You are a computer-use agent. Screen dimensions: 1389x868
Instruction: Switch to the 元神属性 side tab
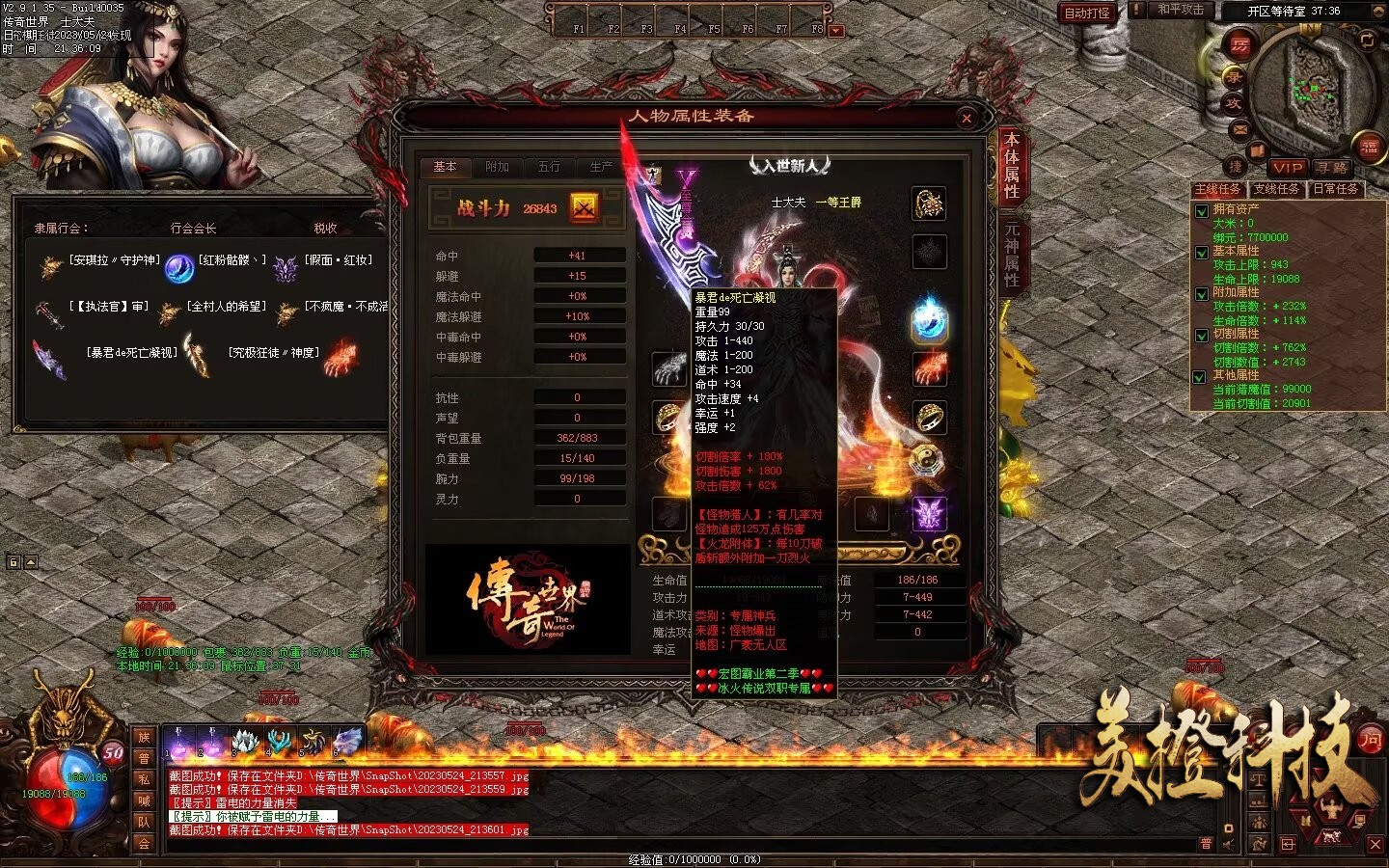point(1012,254)
